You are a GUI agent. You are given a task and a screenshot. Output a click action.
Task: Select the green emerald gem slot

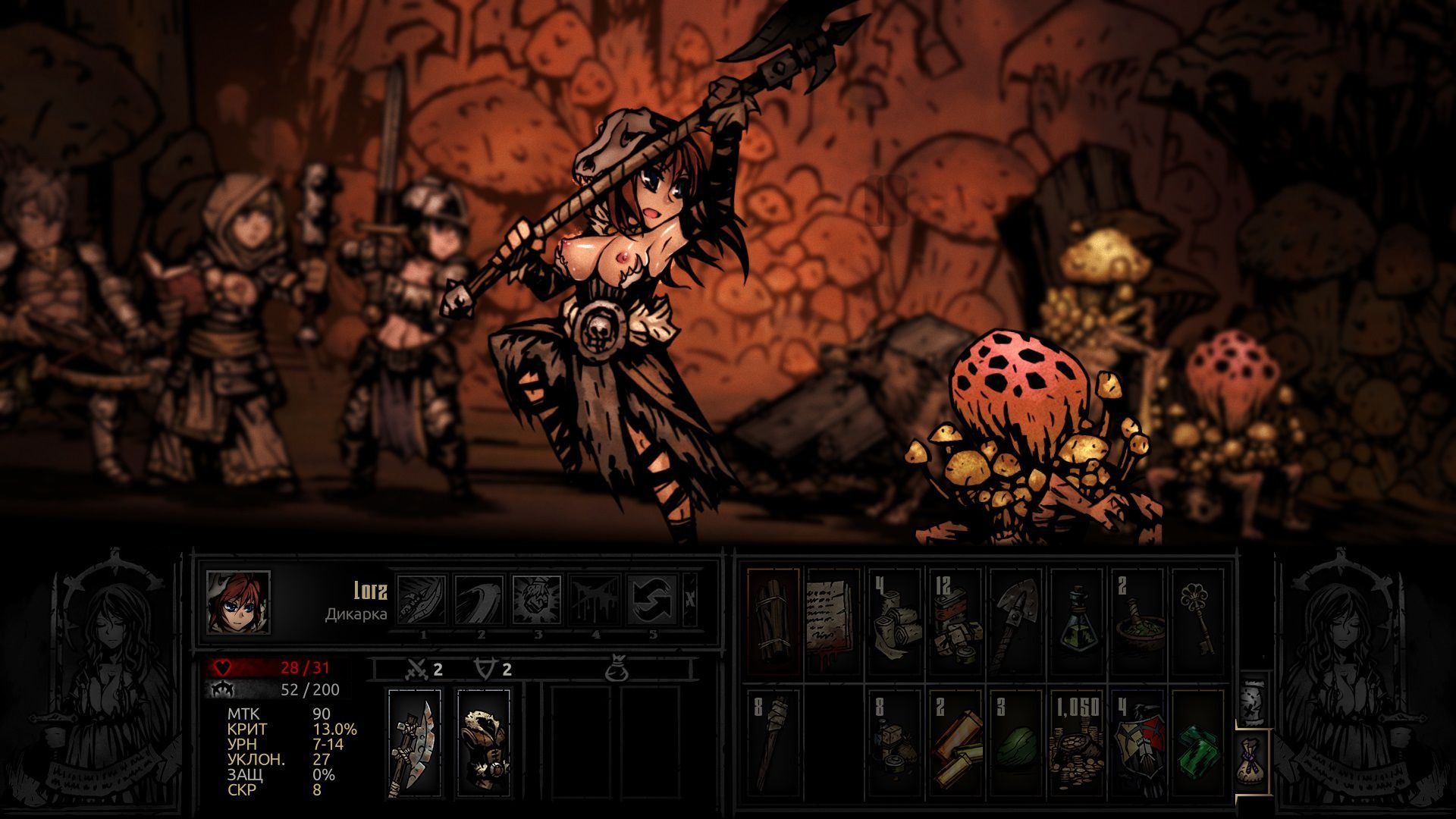click(1198, 742)
